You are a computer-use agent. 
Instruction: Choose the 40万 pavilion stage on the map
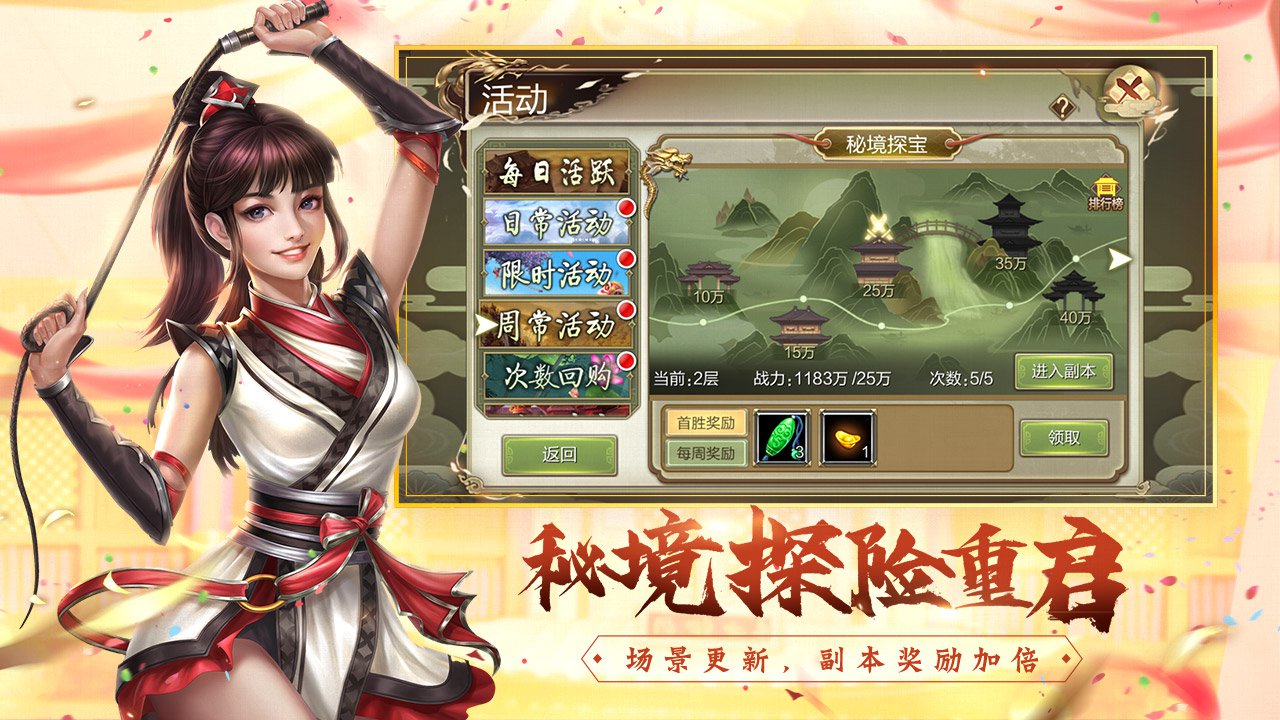(x=1074, y=291)
